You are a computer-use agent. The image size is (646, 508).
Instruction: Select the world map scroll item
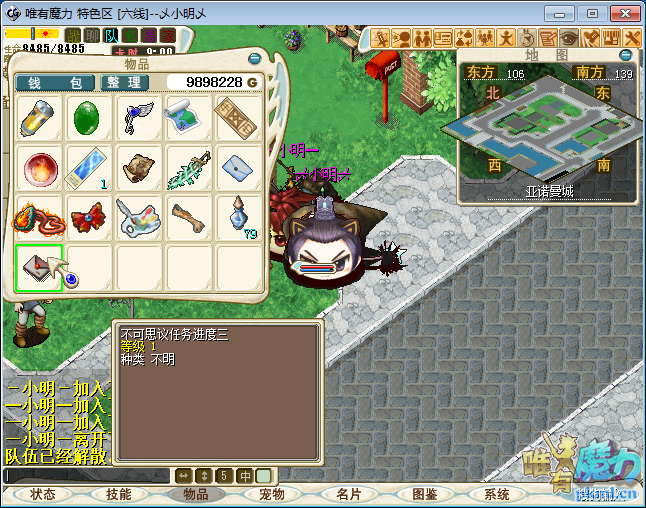pyautogui.click(x=189, y=118)
